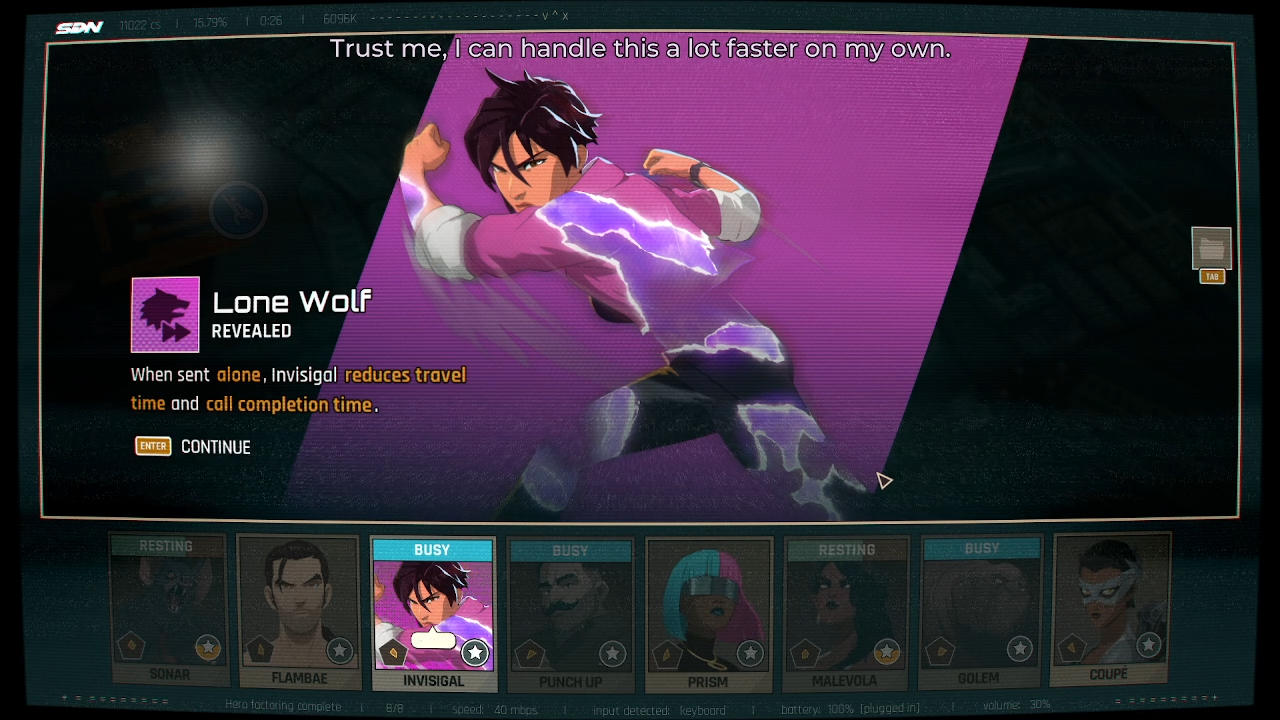Open the folder icon on the right edge

1211,249
